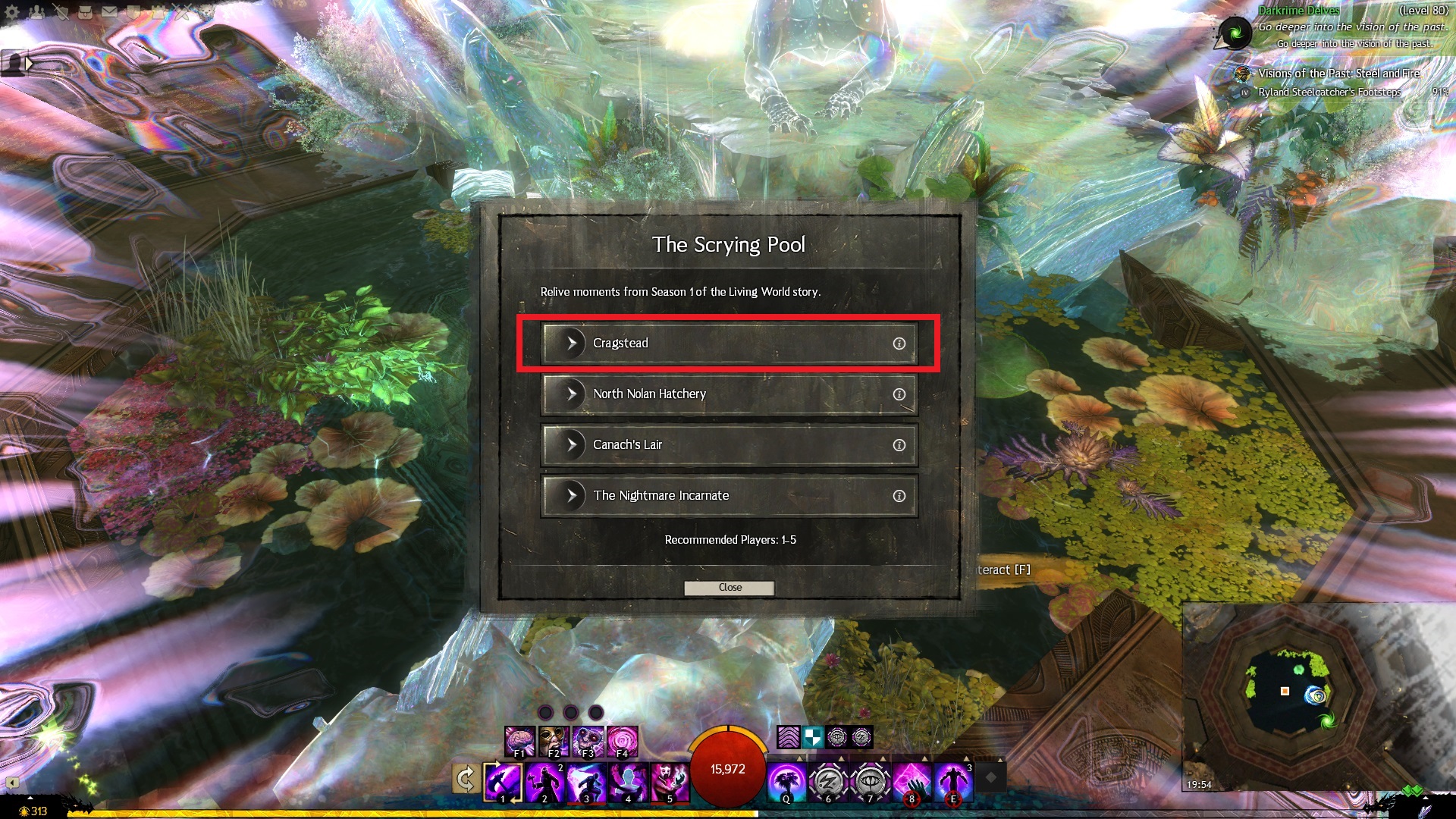
Task: Activate the masked face shatter skill F2
Action: 554,741
